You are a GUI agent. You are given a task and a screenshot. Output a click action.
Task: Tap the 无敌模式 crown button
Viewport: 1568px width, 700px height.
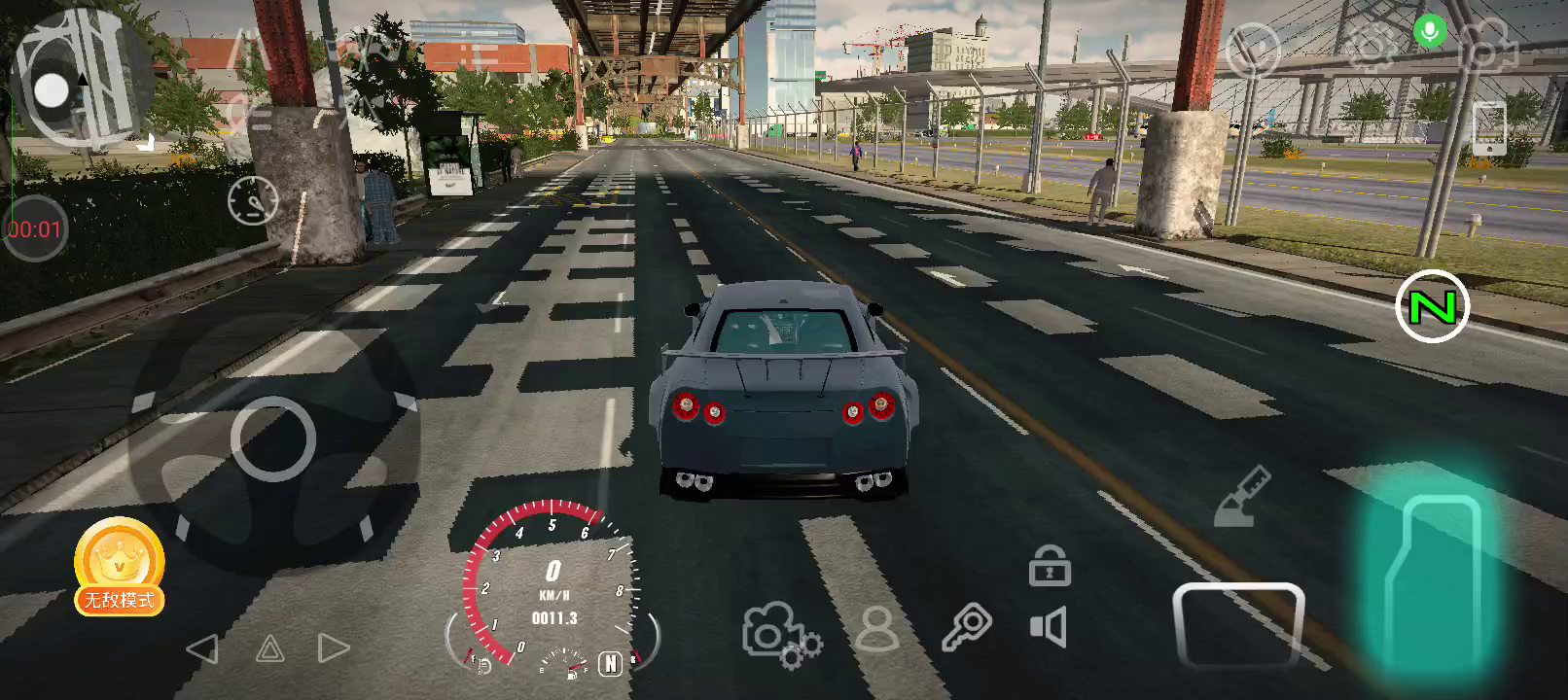[x=119, y=568]
